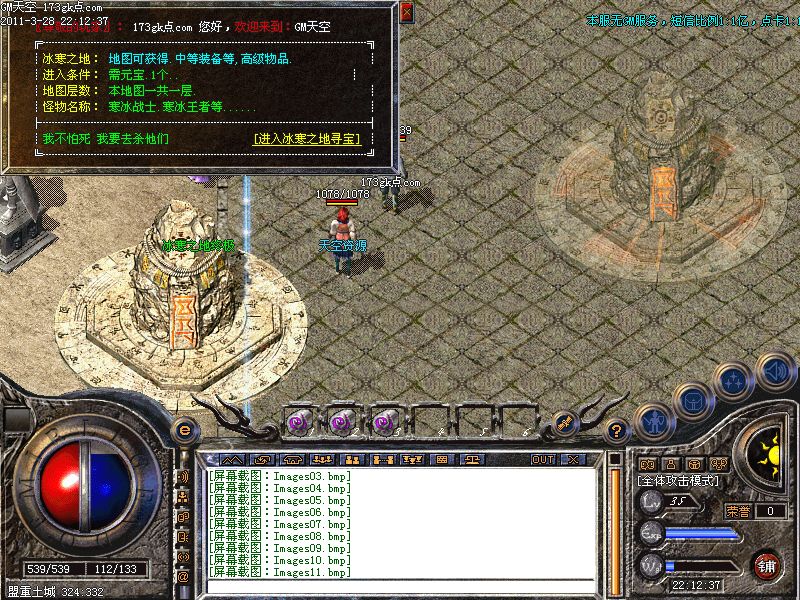Click the OUT button above chat
Viewport: 800px width, 600px height.
[x=542, y=460]
